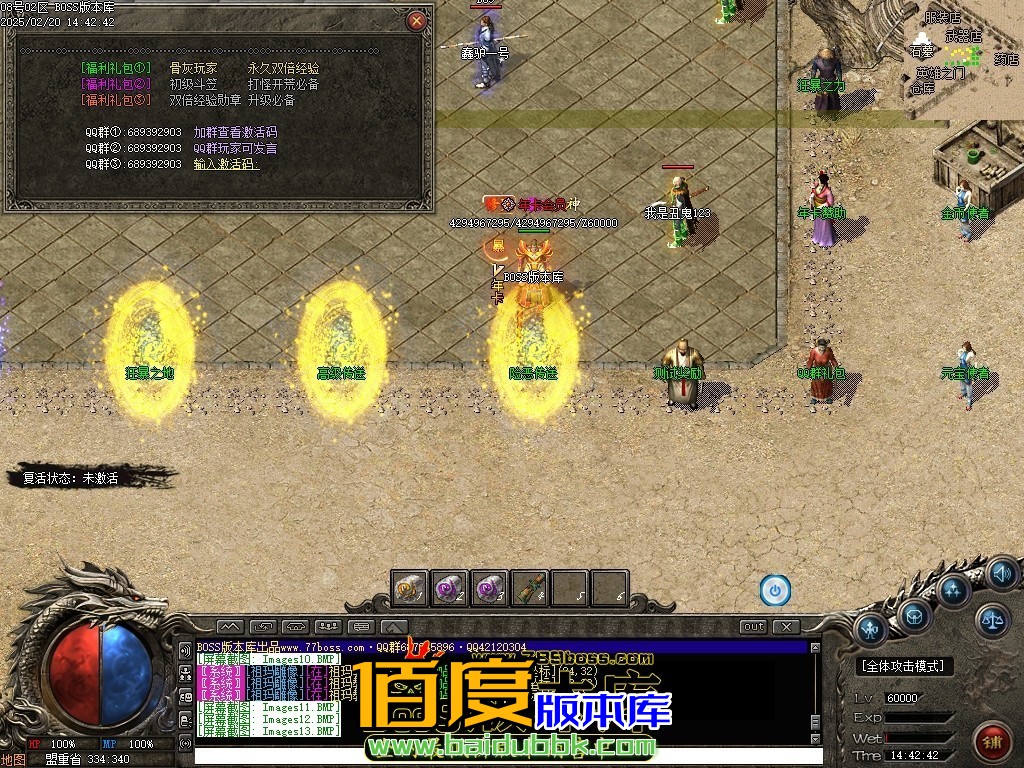The width and height of the screenshot is (1024, 768).
Task: Use the green bundle in hotbar slot 4
Action: click(x=530, y=588)
